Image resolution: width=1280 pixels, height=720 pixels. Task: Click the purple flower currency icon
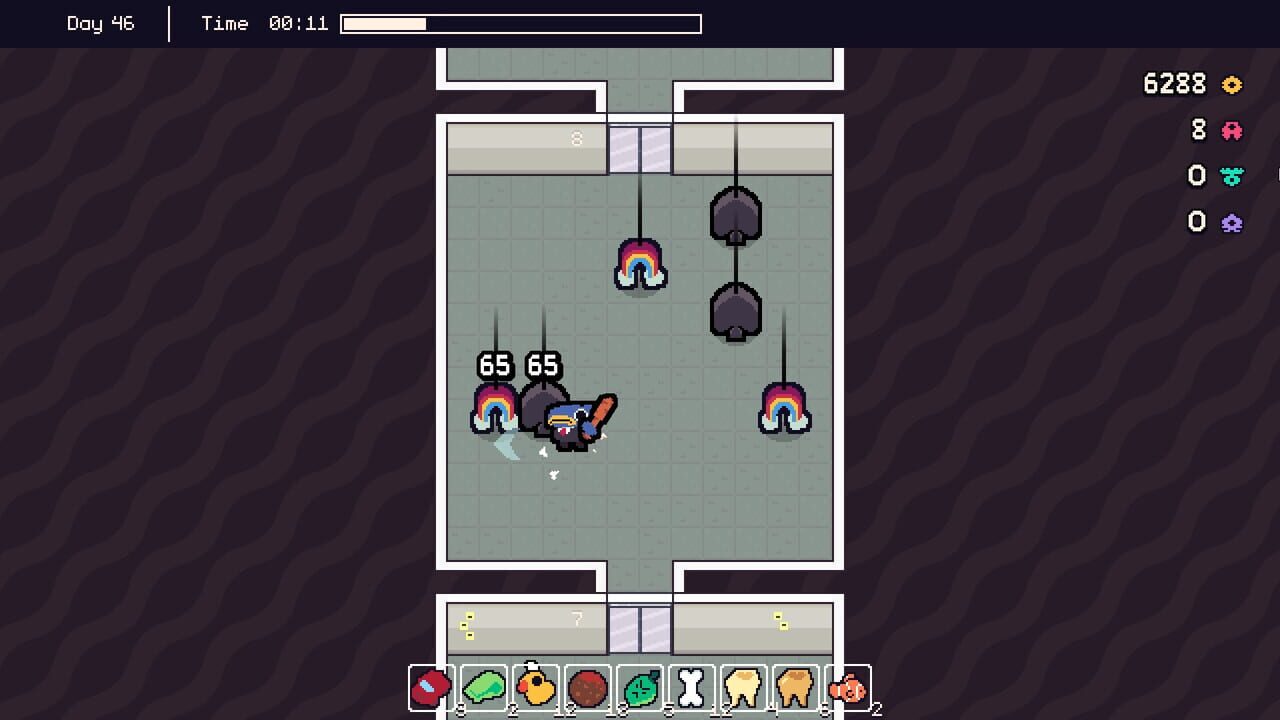click(x=1233, y=222)
